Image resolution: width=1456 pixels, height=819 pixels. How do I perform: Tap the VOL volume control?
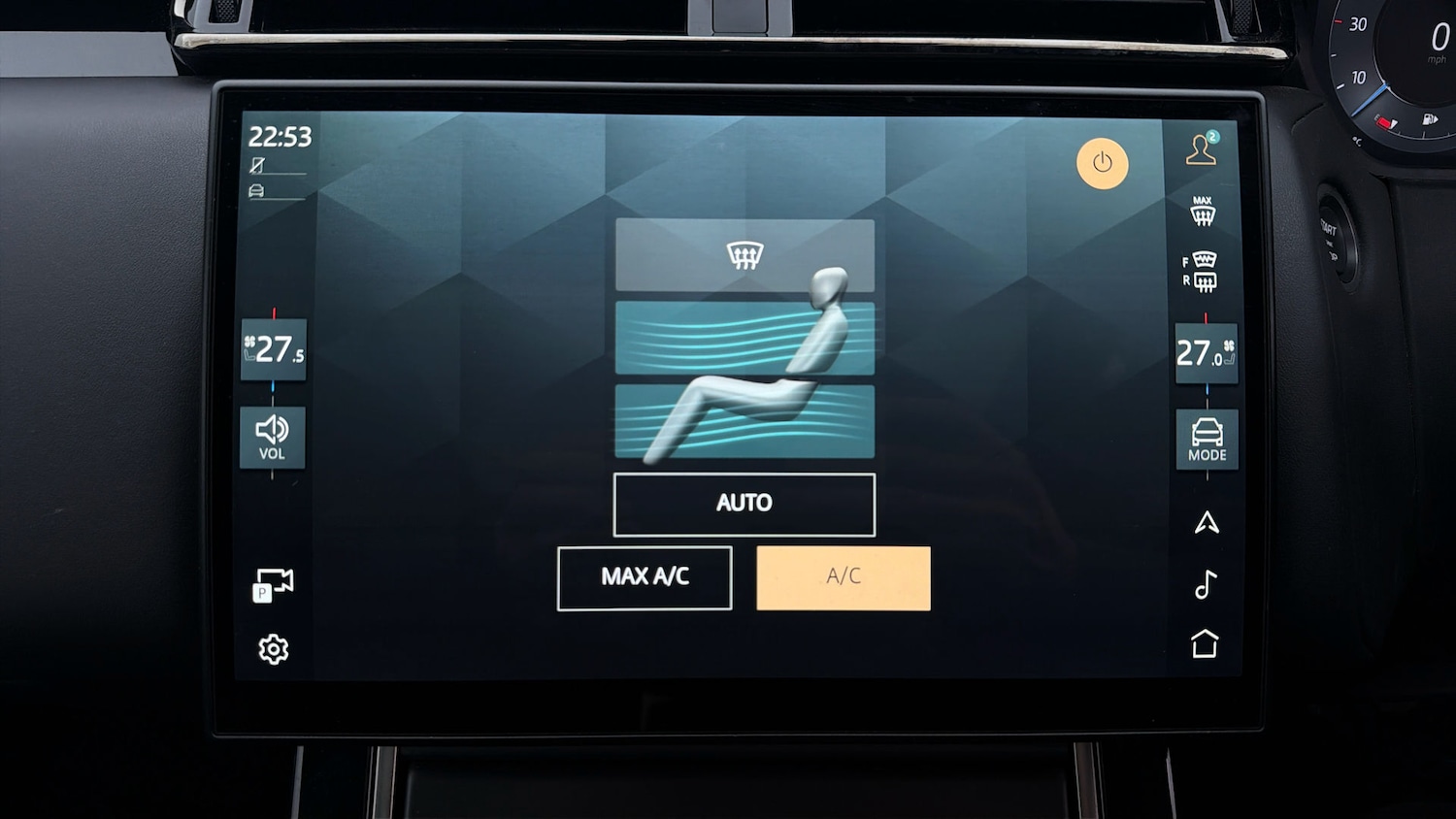pyautogui.click(x=272, y=438)
